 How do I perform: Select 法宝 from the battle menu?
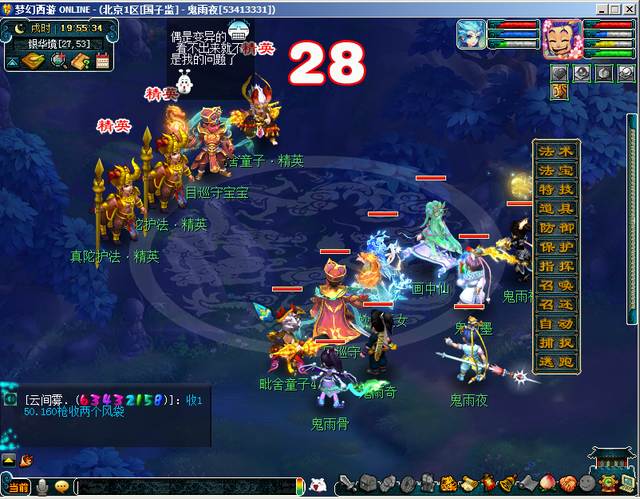[x=556, y=171]
